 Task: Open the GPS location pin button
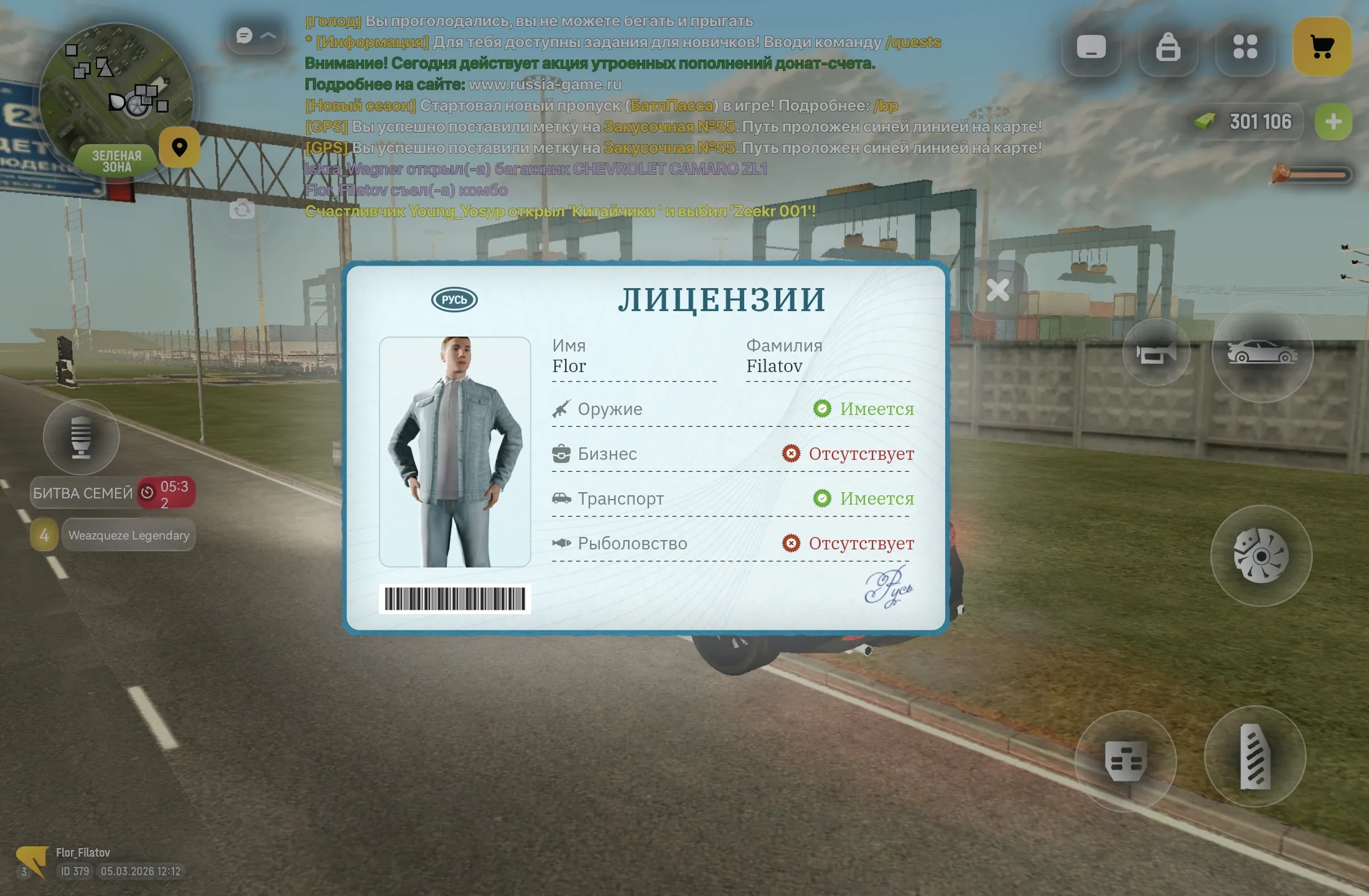pos(179,147)
